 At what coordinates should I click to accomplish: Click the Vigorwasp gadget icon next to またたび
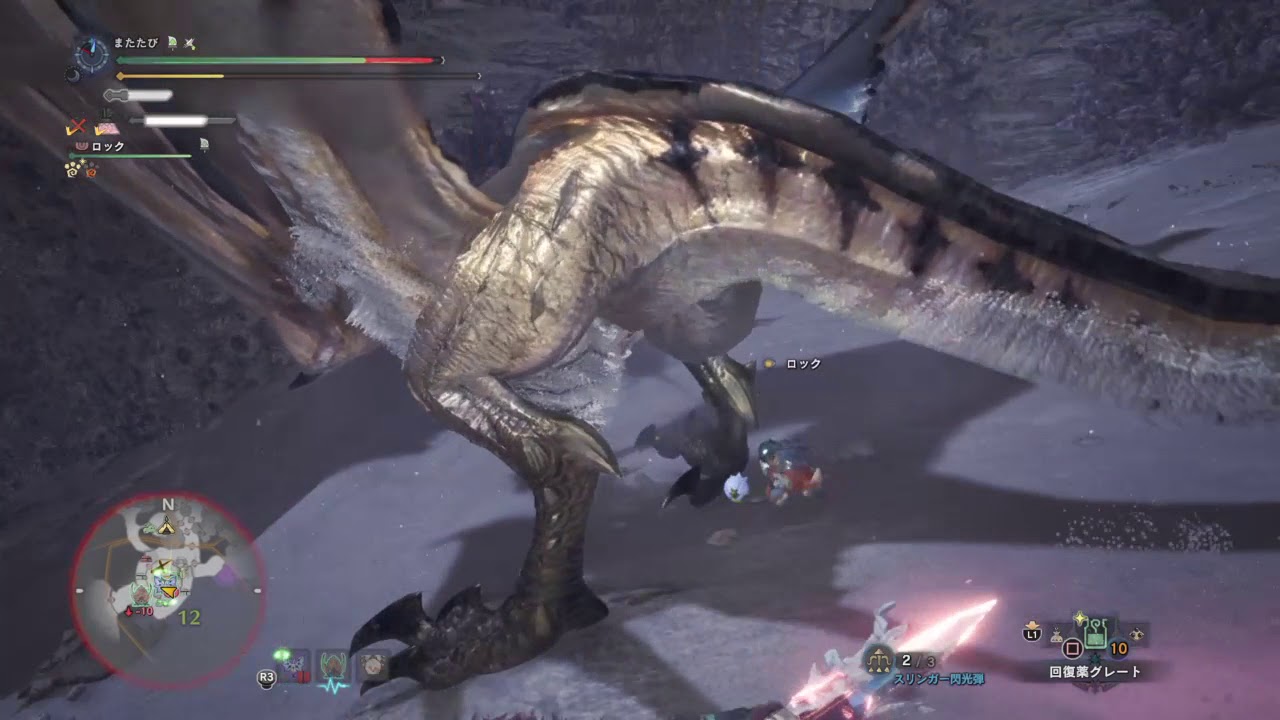pyautogui.click(x=171, y=43)
